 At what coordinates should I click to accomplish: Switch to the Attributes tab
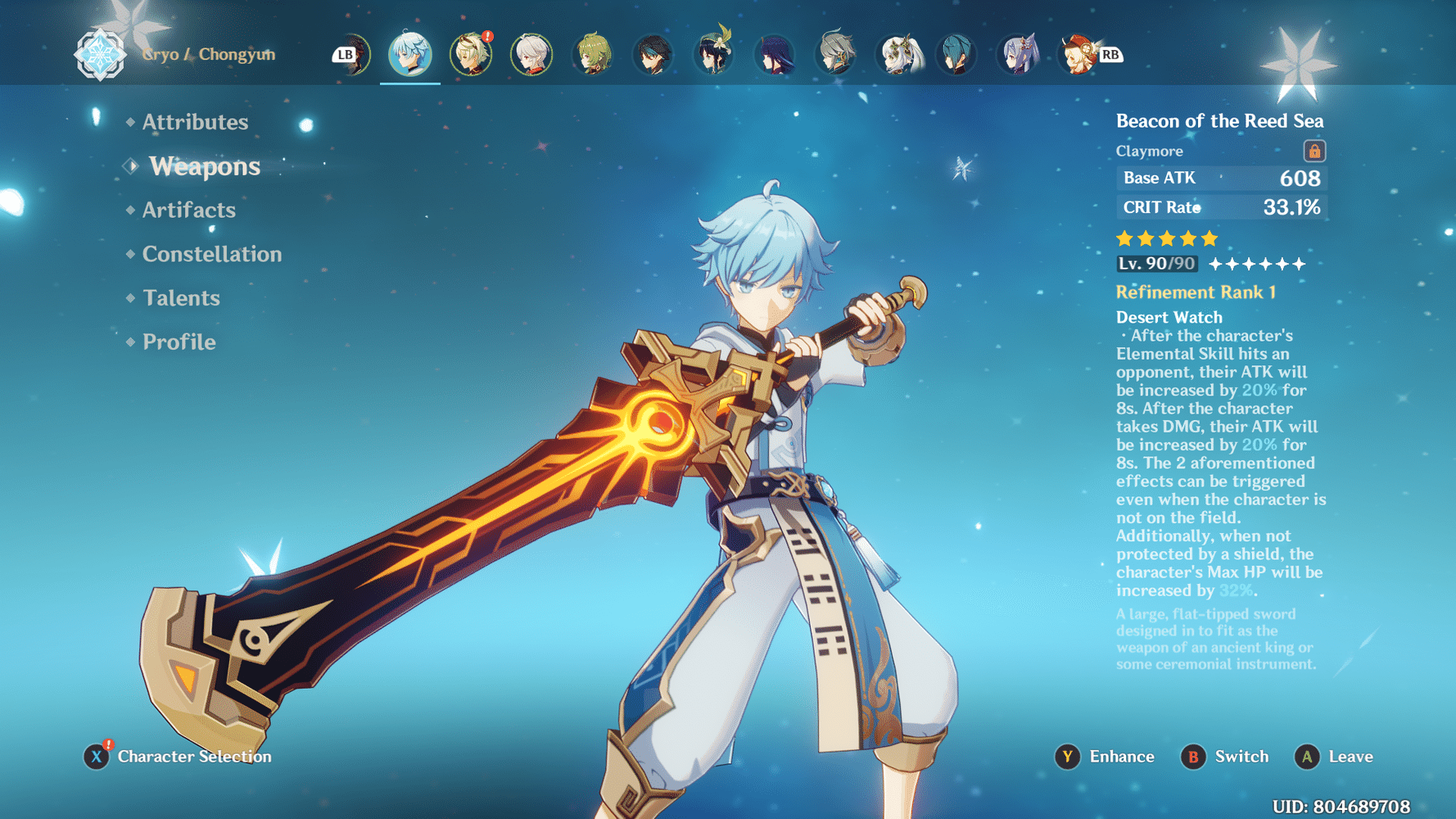195,122
